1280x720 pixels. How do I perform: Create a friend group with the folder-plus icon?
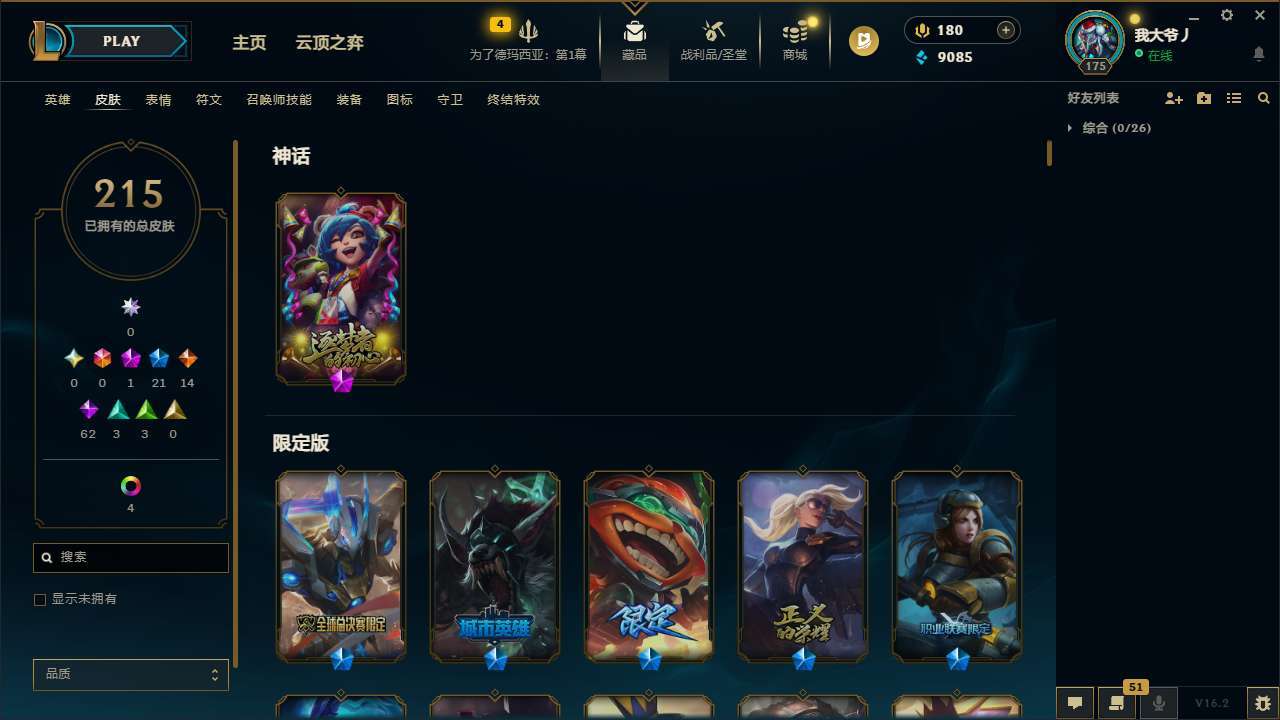(x=1204, y=97)
